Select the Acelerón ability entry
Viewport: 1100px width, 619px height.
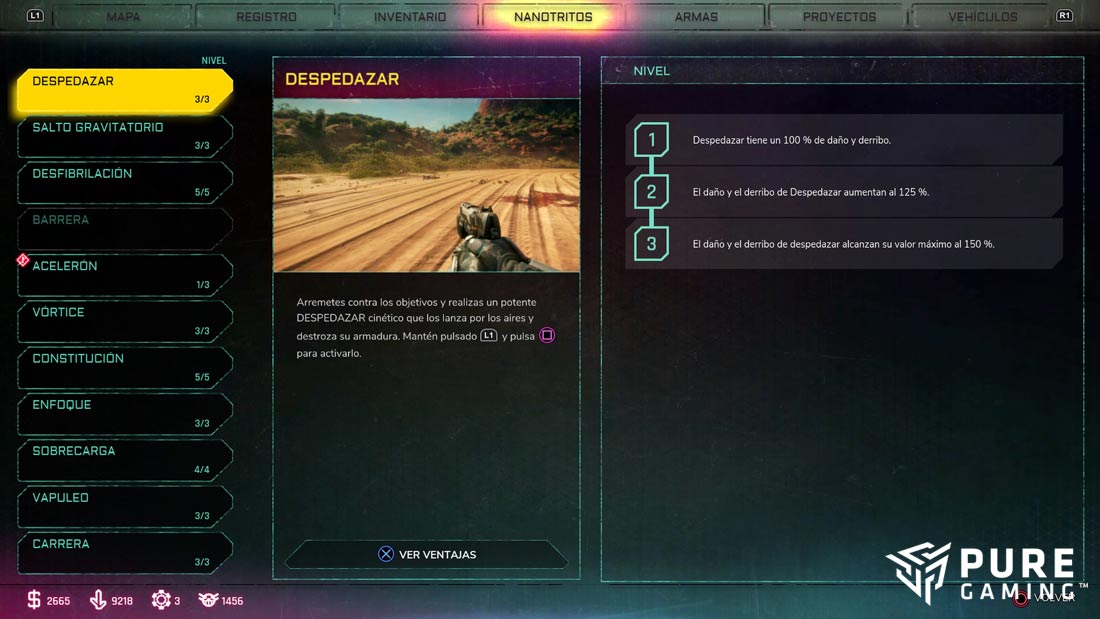point(125,275)
